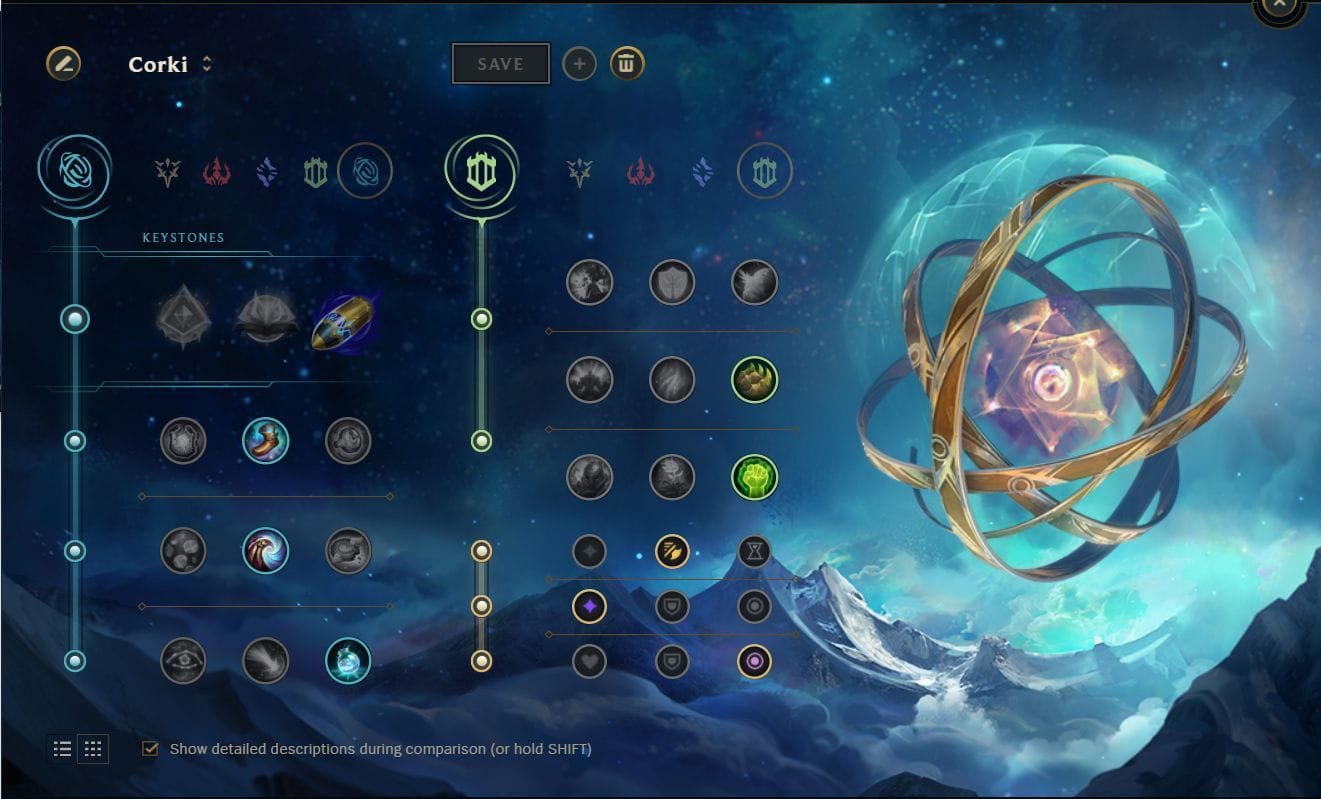Viewport: 1321px width, 799px height.
Task: Choose the heart Health stat shard
Action: [x=590, y=660]
